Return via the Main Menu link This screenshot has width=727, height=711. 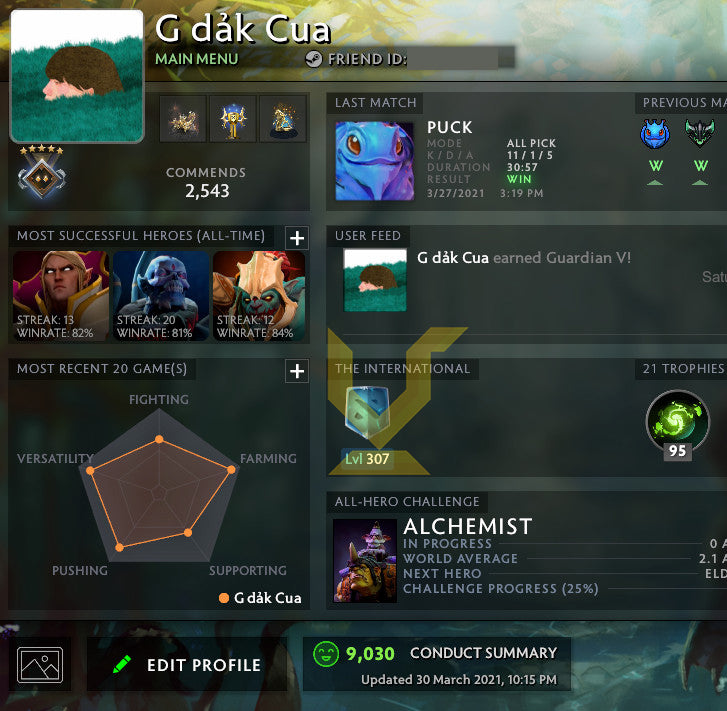[196, 59]
